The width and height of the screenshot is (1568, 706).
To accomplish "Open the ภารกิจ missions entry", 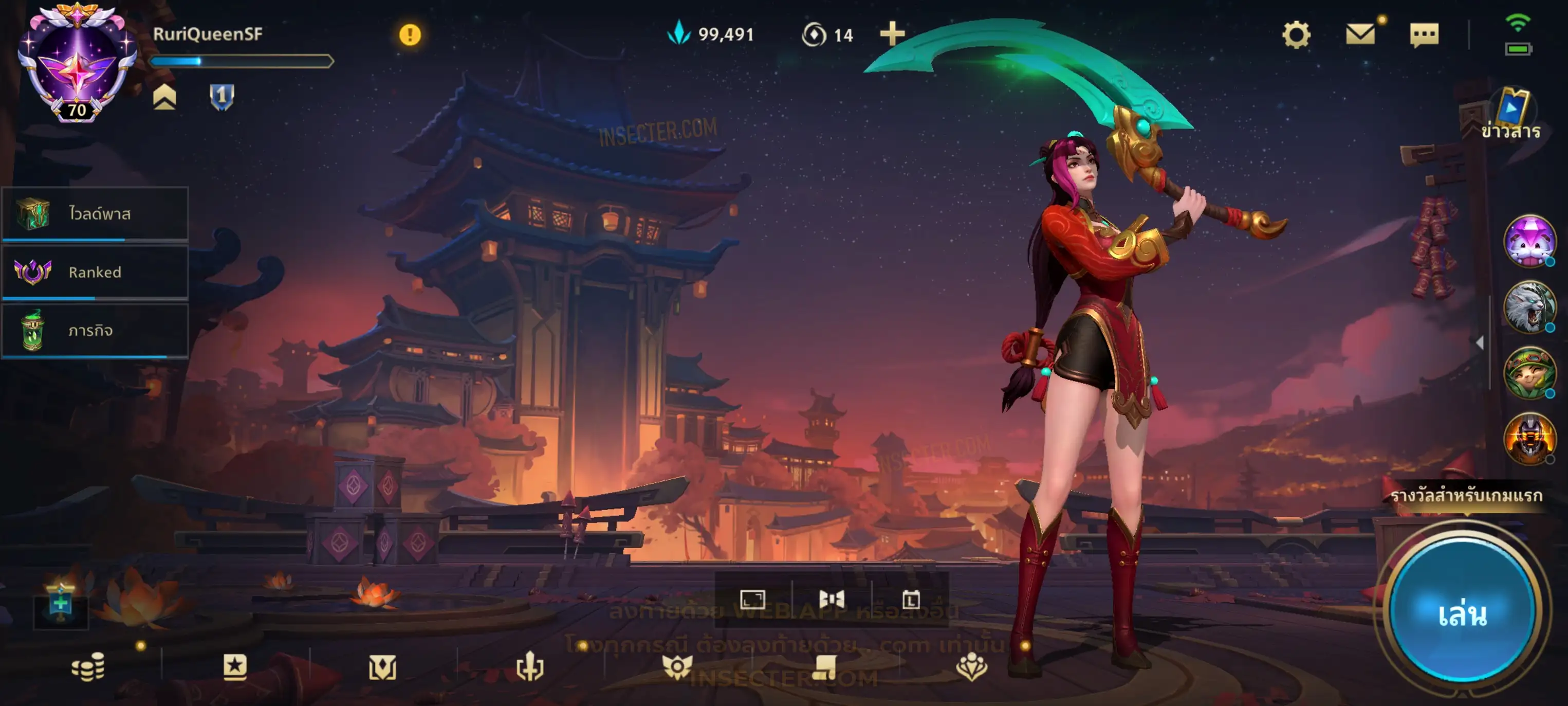I will (95, 330).
